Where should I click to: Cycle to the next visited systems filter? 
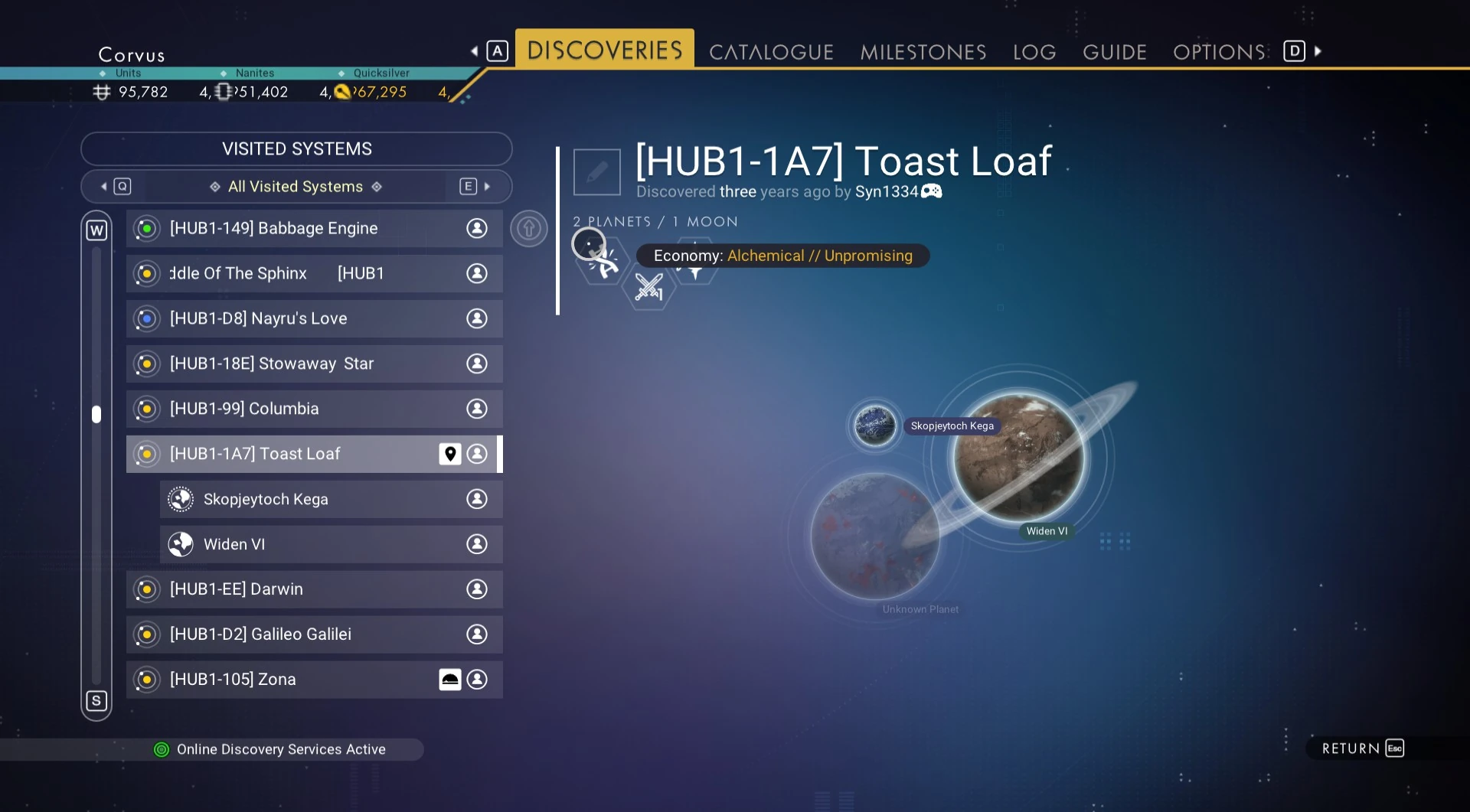tap(475, 187)
